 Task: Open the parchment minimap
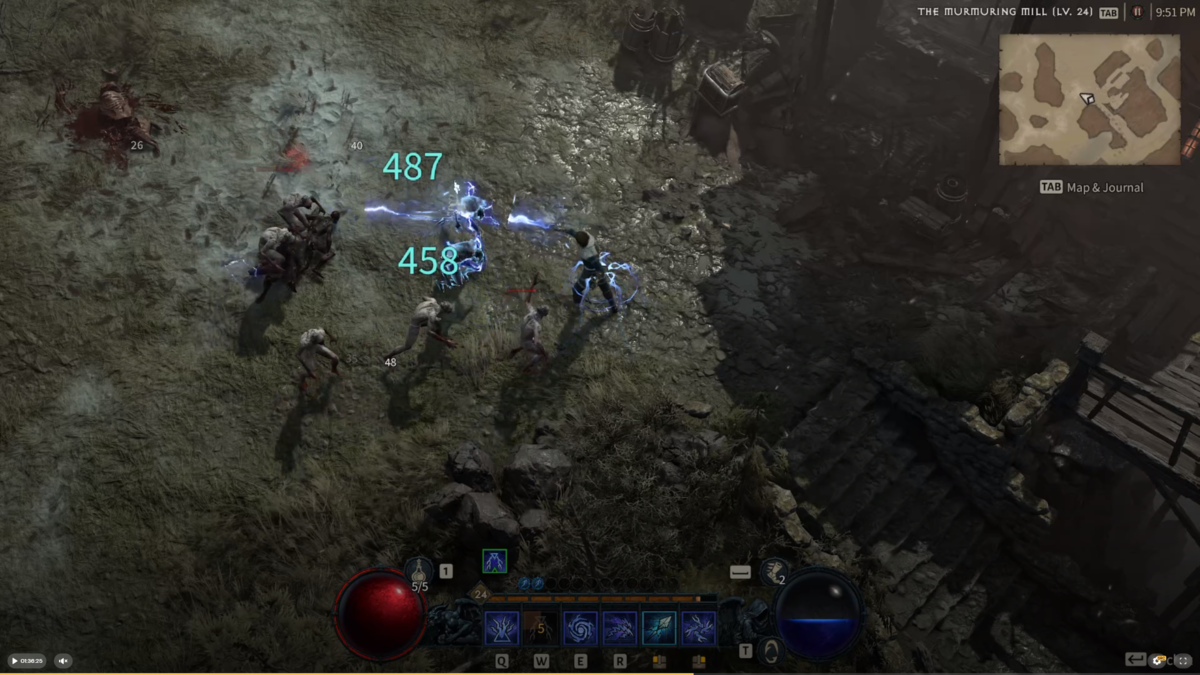pyautogui.click(x=1089, y=99)
